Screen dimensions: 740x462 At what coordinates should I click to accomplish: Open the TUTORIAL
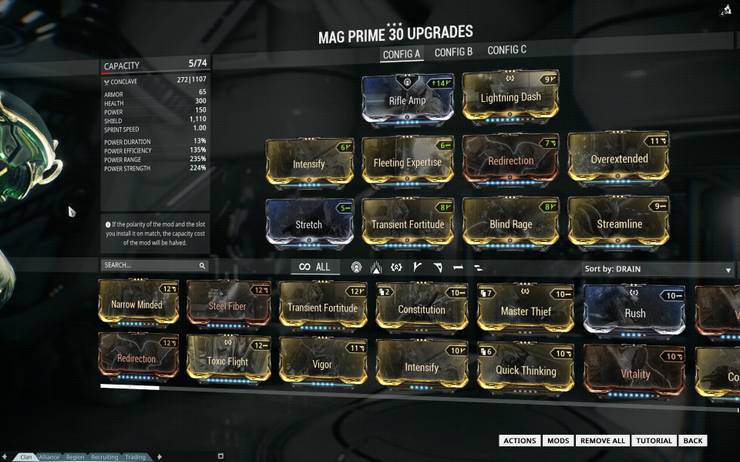click(x=653, y=441)
